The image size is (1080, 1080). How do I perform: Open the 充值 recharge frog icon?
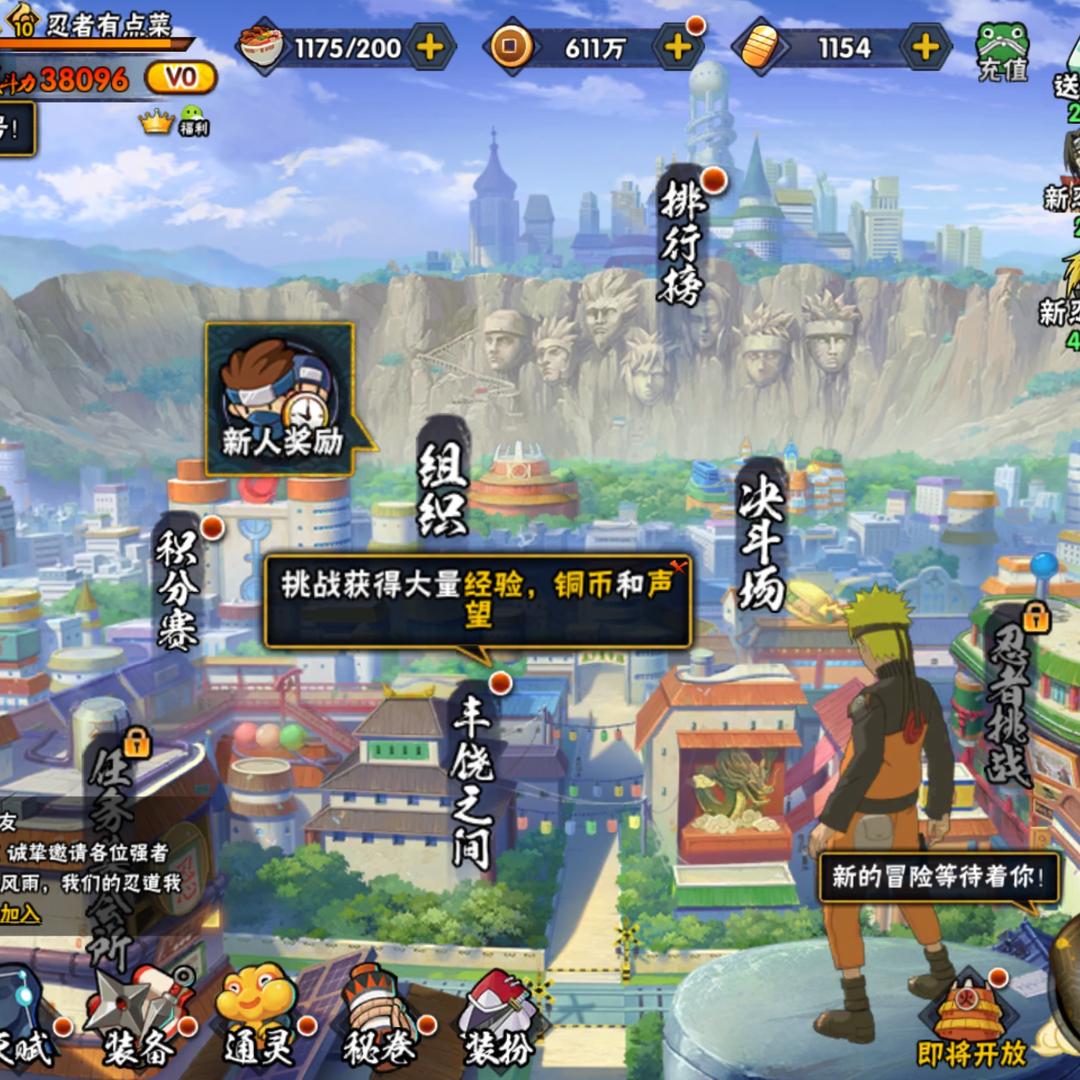tap(1002, 52)
